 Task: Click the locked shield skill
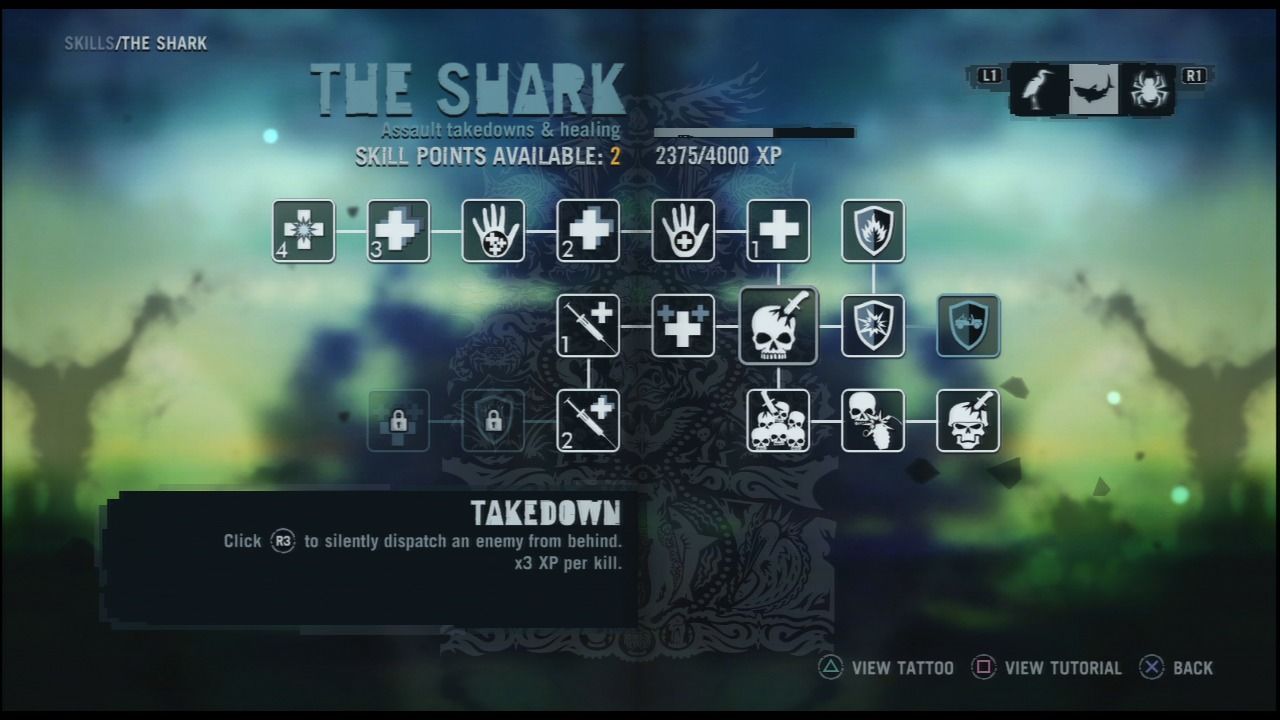tap(493, 420)
